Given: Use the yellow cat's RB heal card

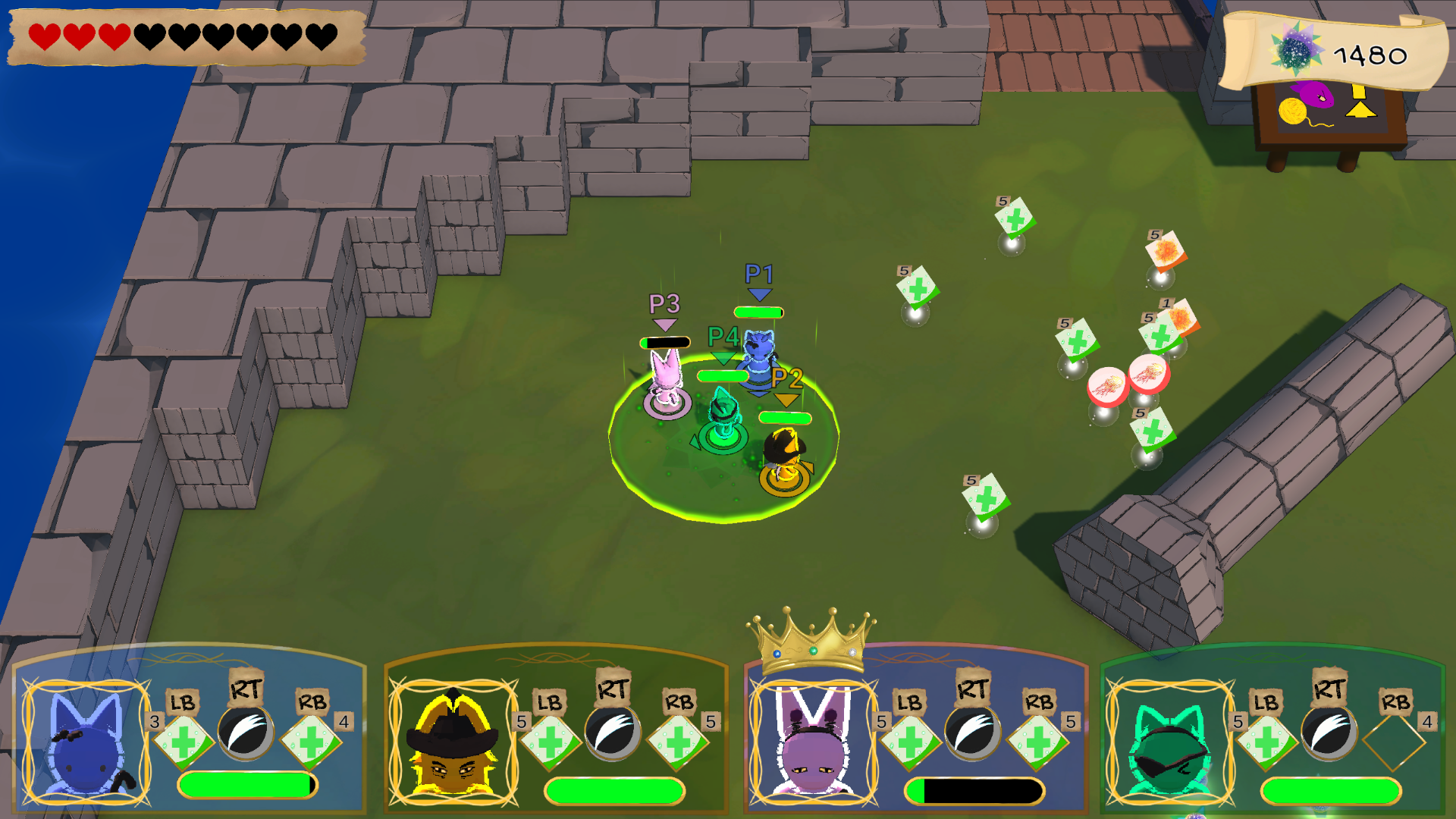Looking at the screenshot, I should (x=678, y=740).
